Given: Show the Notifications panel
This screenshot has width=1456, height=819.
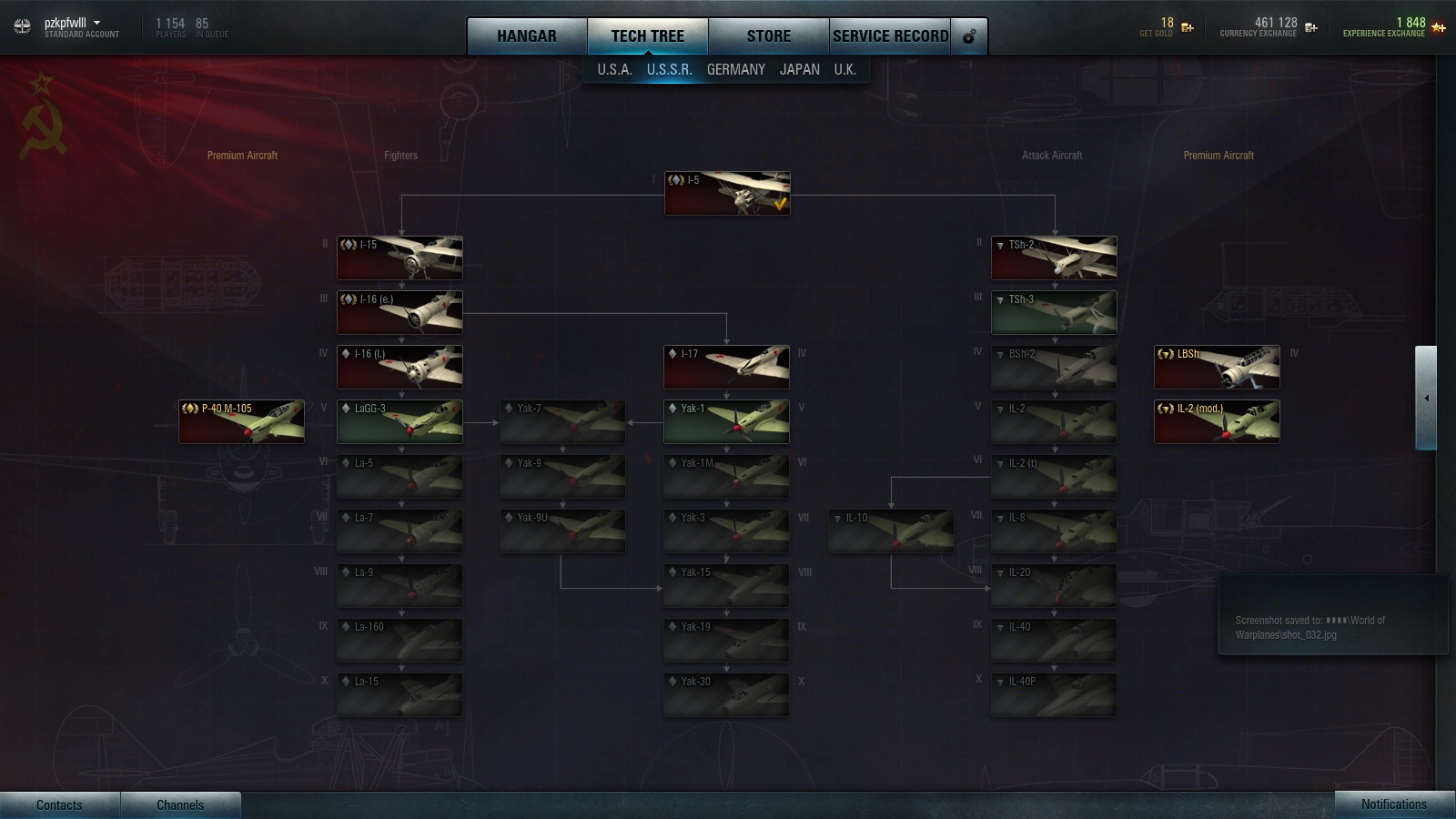Looking at the screenshot, I should point(1393,804).
